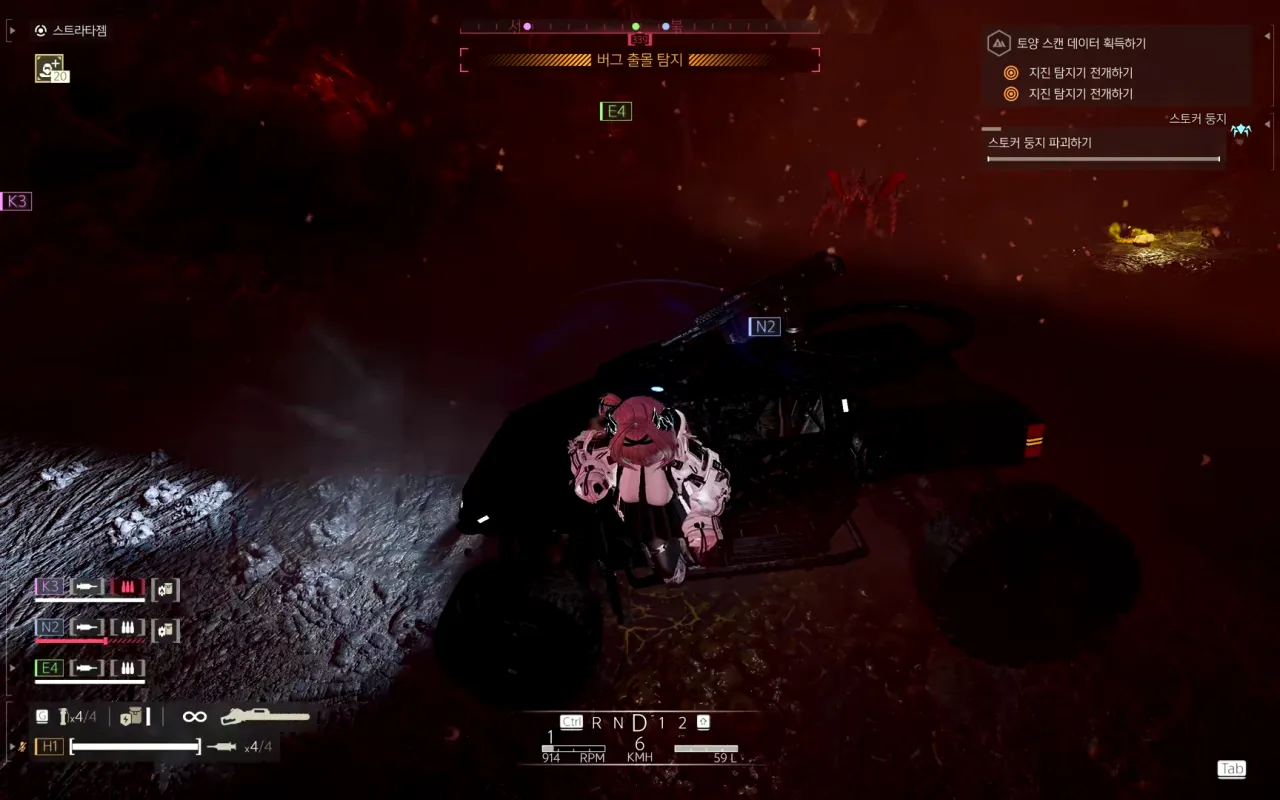Select the shield backpack icon
This screenshot has width=1280, height=800.
click(x=130, y=716)
